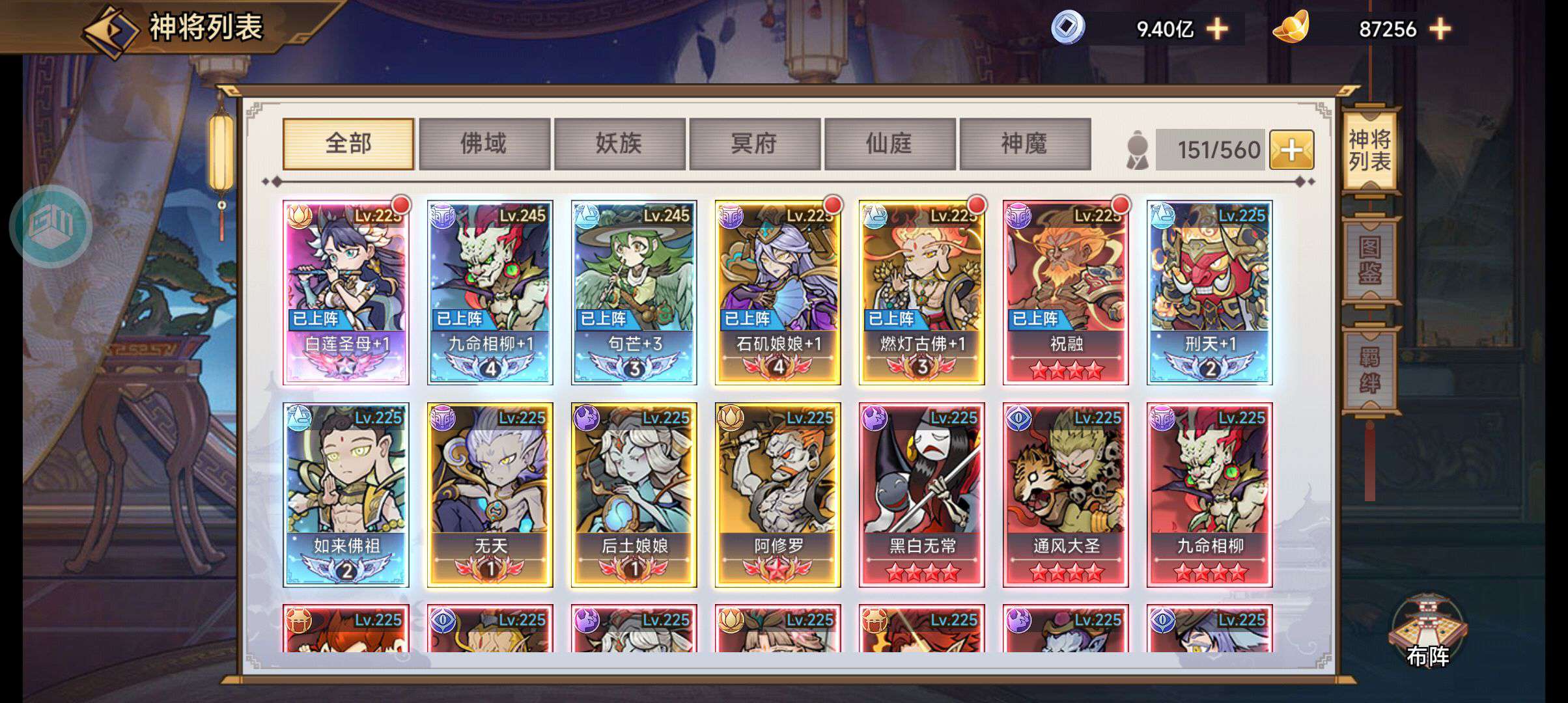Add gold ingots with the plus
1568x703 pixels.
point(1440,29)
